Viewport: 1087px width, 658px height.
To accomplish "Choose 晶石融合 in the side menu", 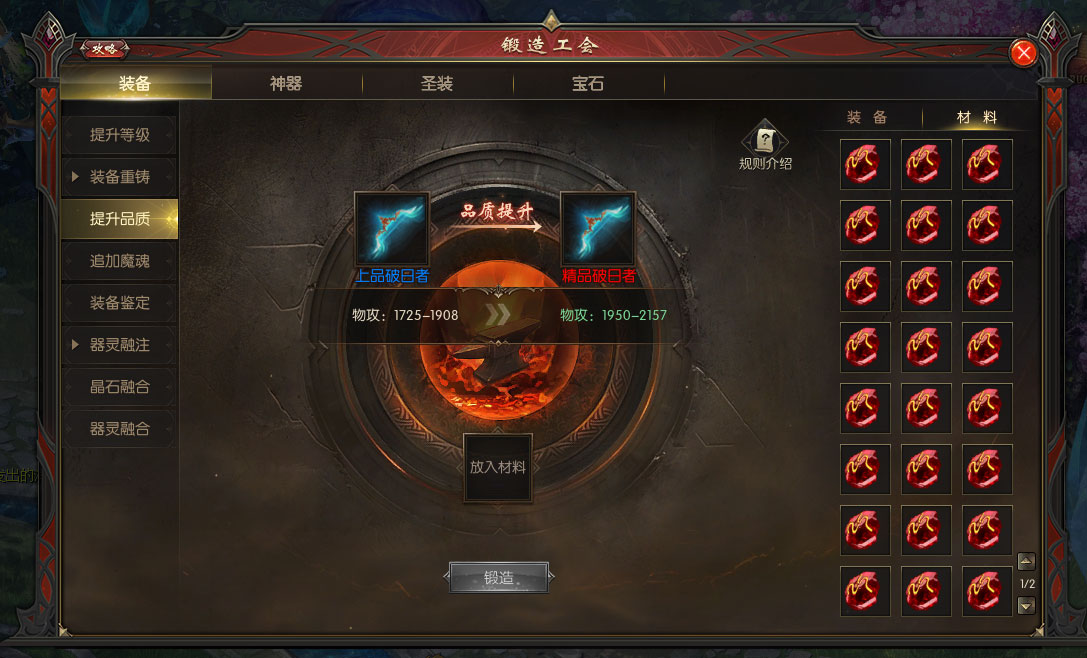I will coord(119,387).
